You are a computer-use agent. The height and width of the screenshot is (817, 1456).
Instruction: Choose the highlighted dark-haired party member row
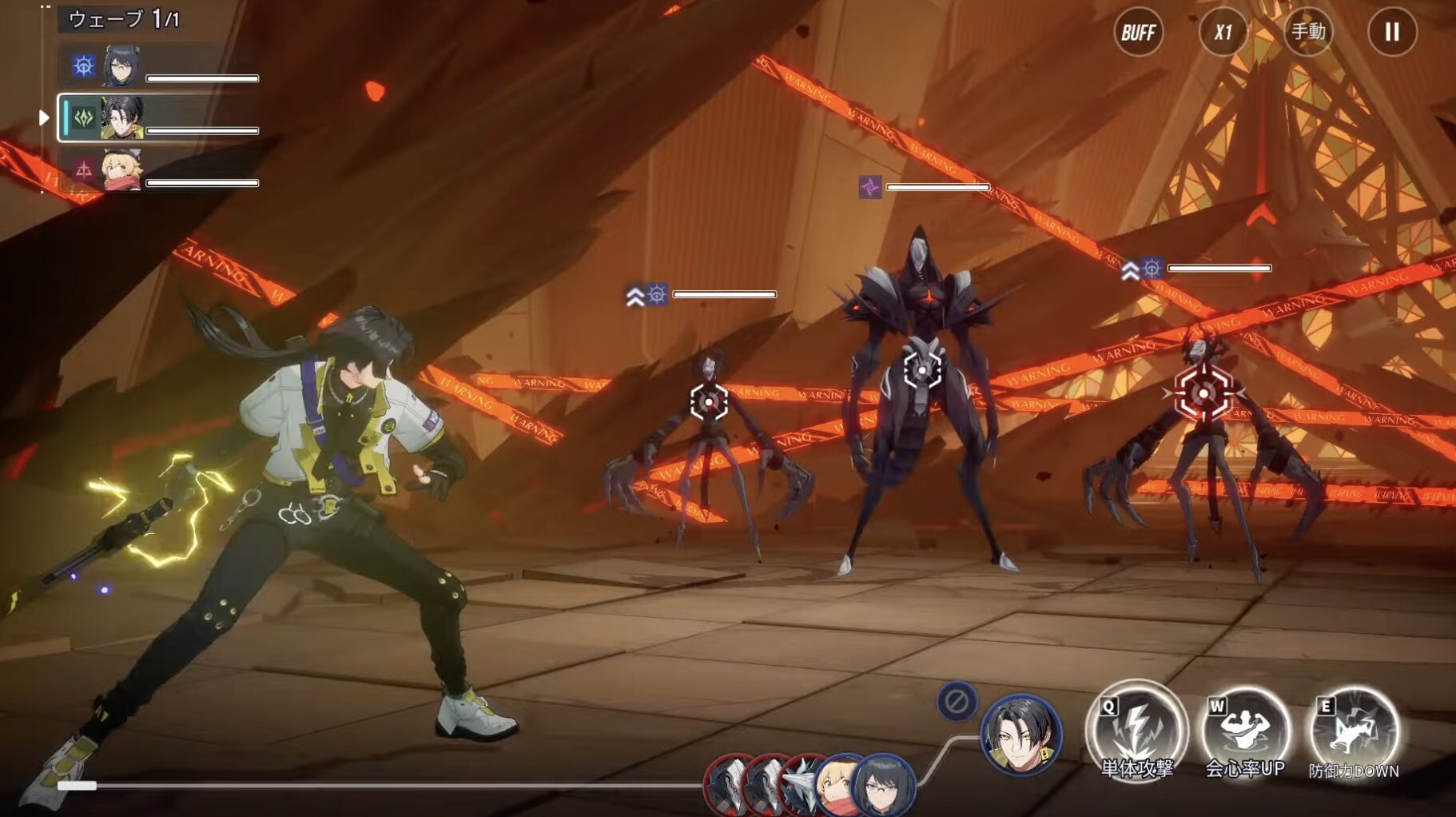[160, 118]
